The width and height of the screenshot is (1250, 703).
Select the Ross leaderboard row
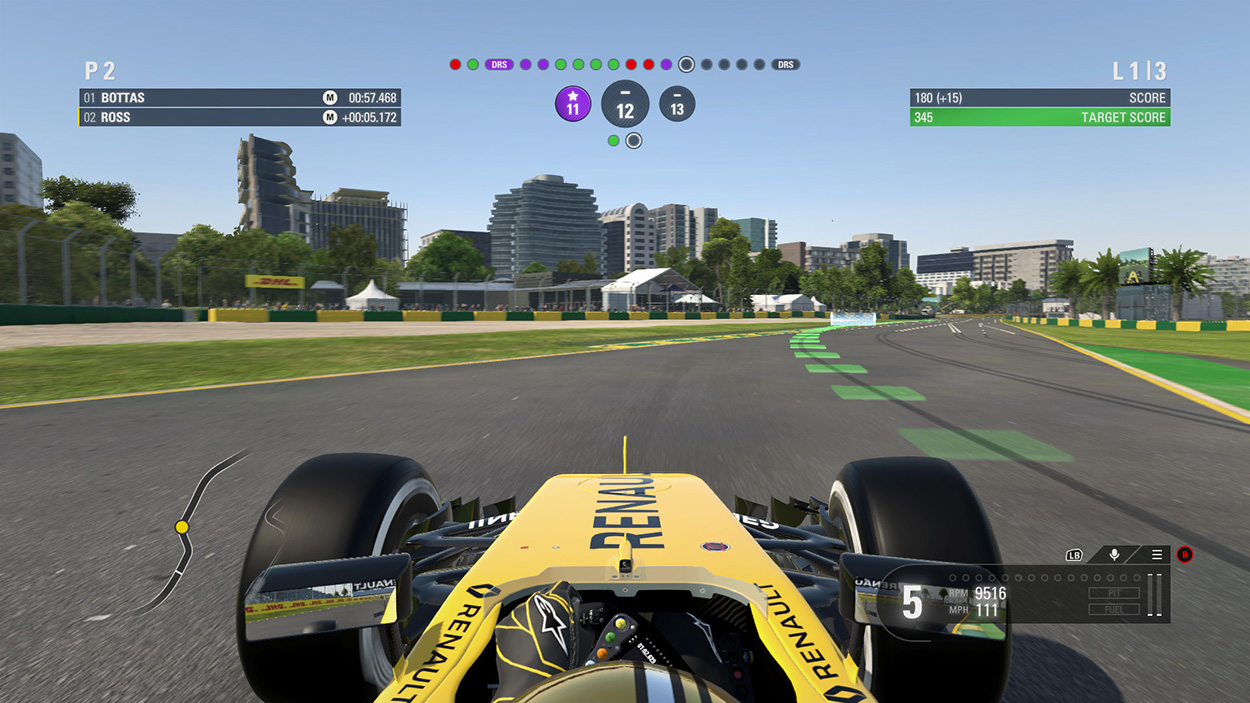(x=240, y=117)
